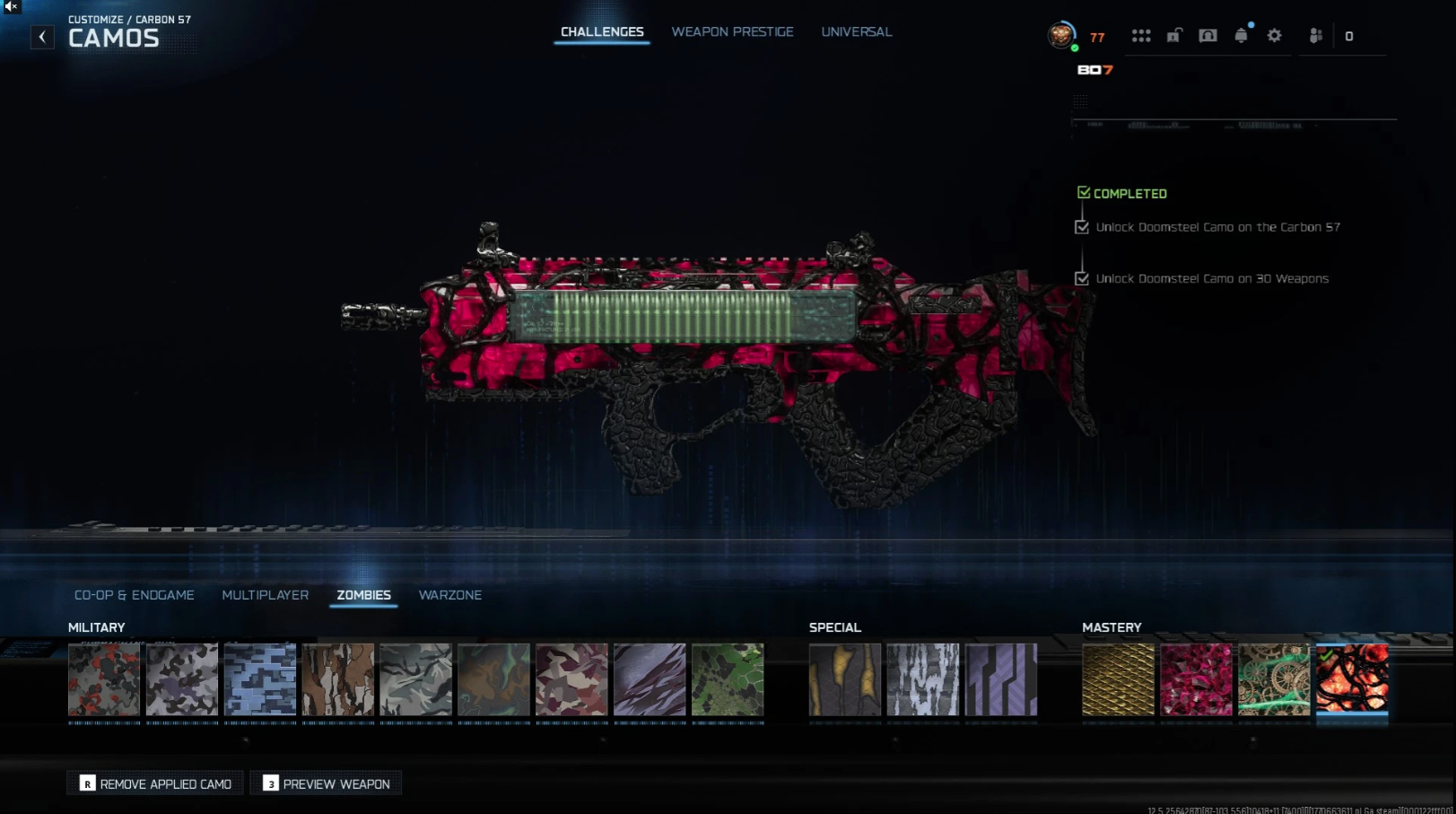
Task: Pick the green gears mastery camo
Action: click(x=1274, y=679)
